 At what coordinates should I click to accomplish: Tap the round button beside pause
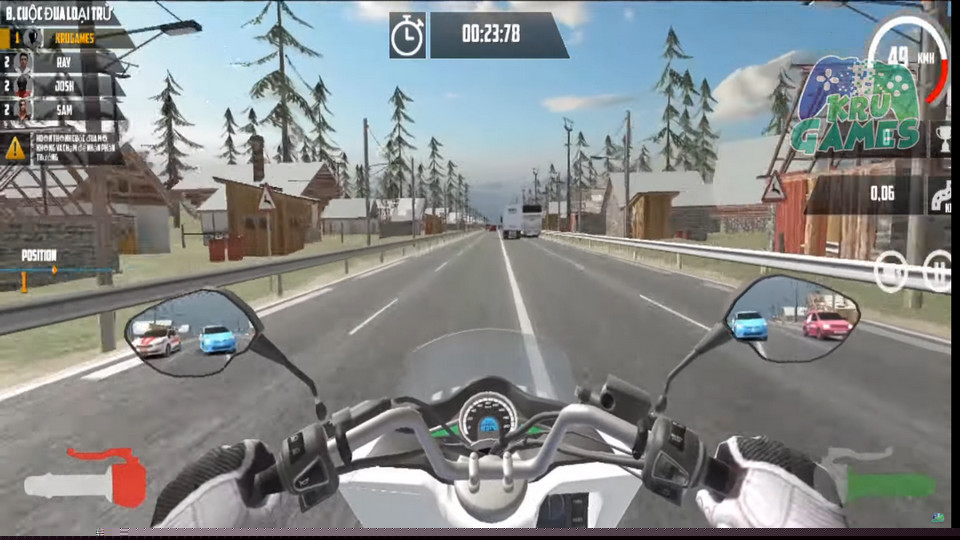[x=891, y=271]
